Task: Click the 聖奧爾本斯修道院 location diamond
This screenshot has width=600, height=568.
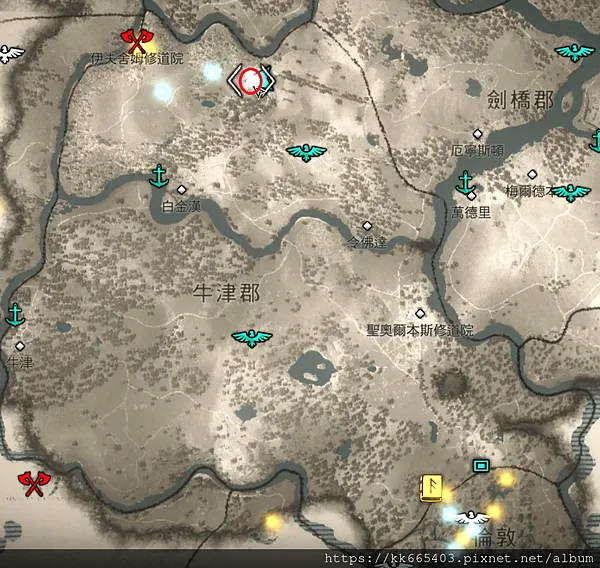Action: (420, 314)
